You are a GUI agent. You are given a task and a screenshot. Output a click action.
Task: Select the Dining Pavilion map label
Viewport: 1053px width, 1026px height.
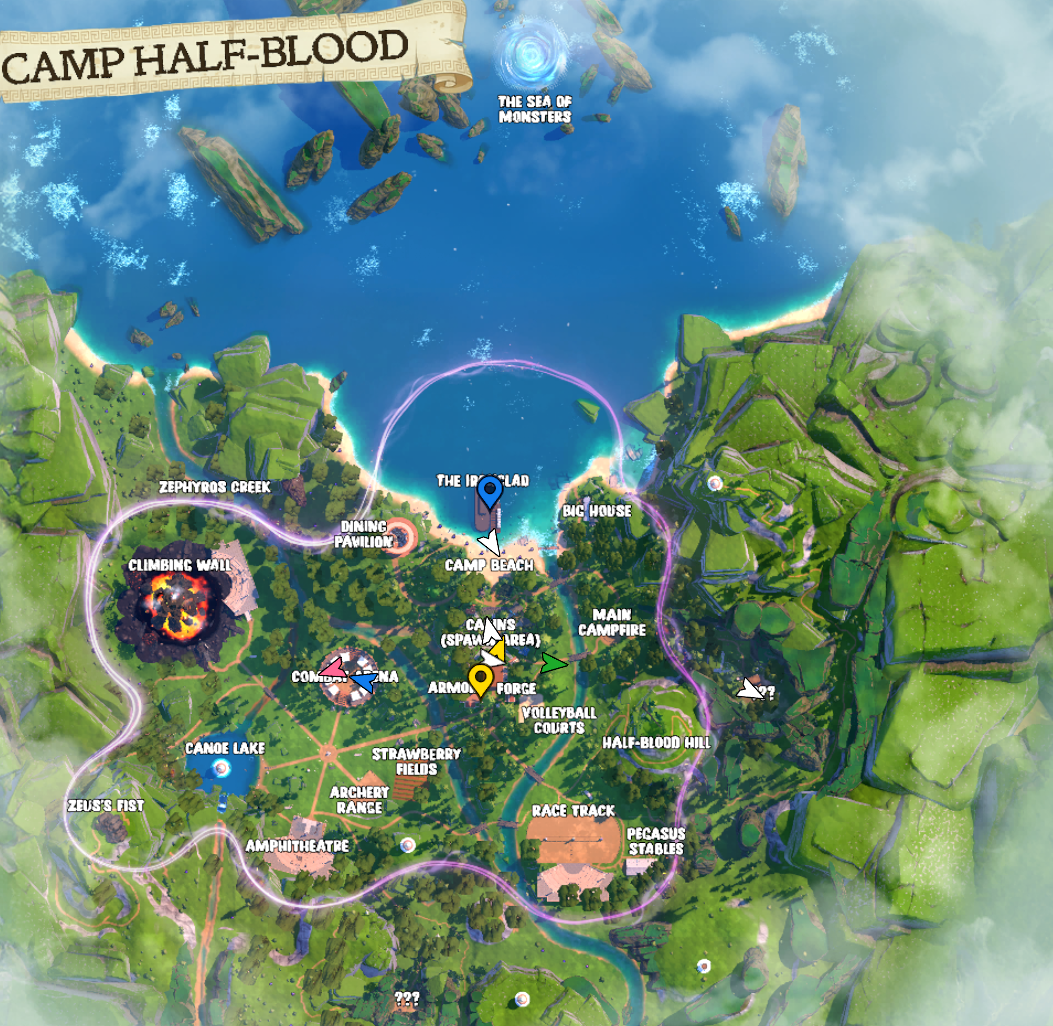[365, 533]
